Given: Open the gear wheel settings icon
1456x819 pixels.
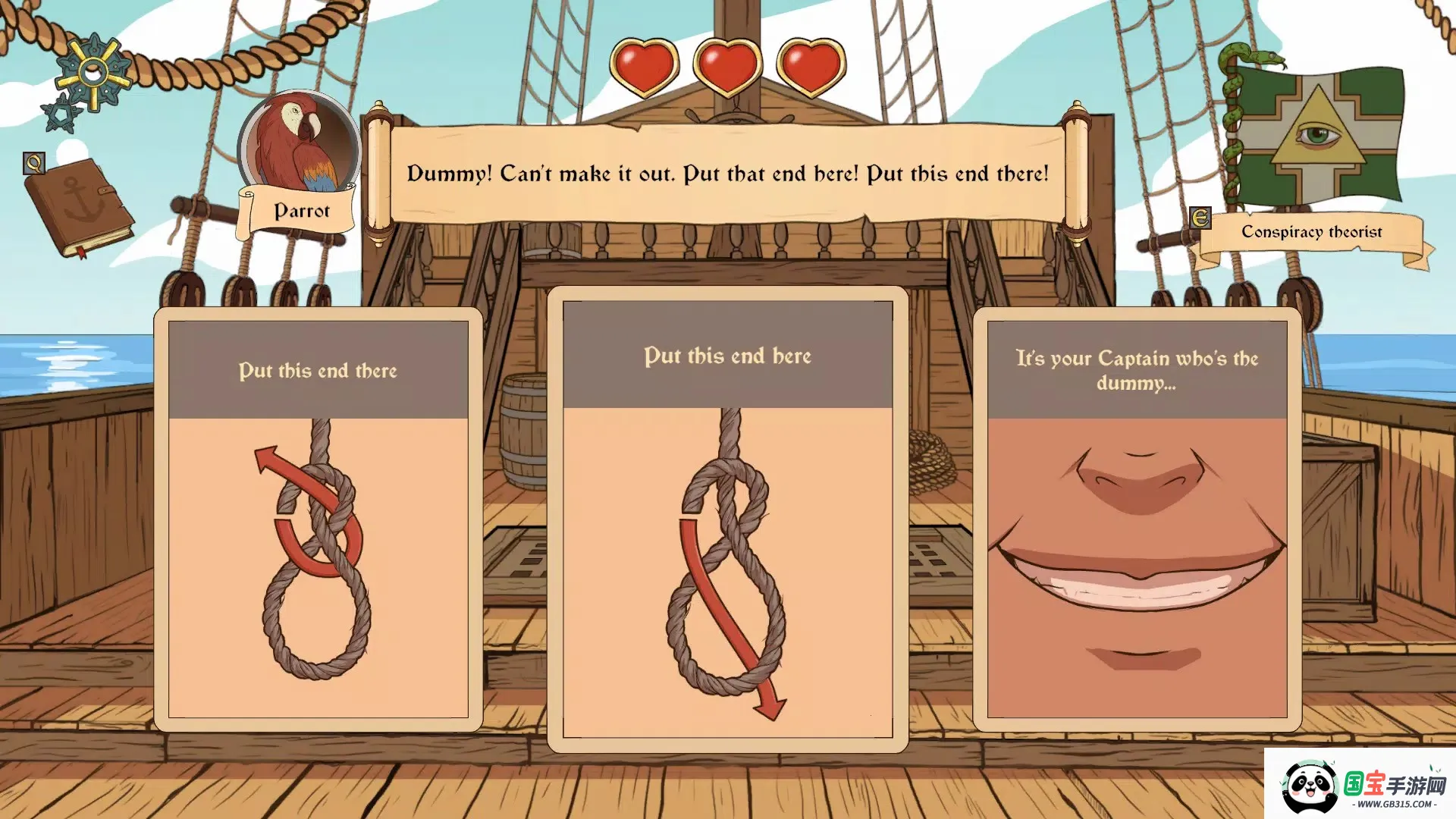Looking at the screenshot, I should 93,73.
